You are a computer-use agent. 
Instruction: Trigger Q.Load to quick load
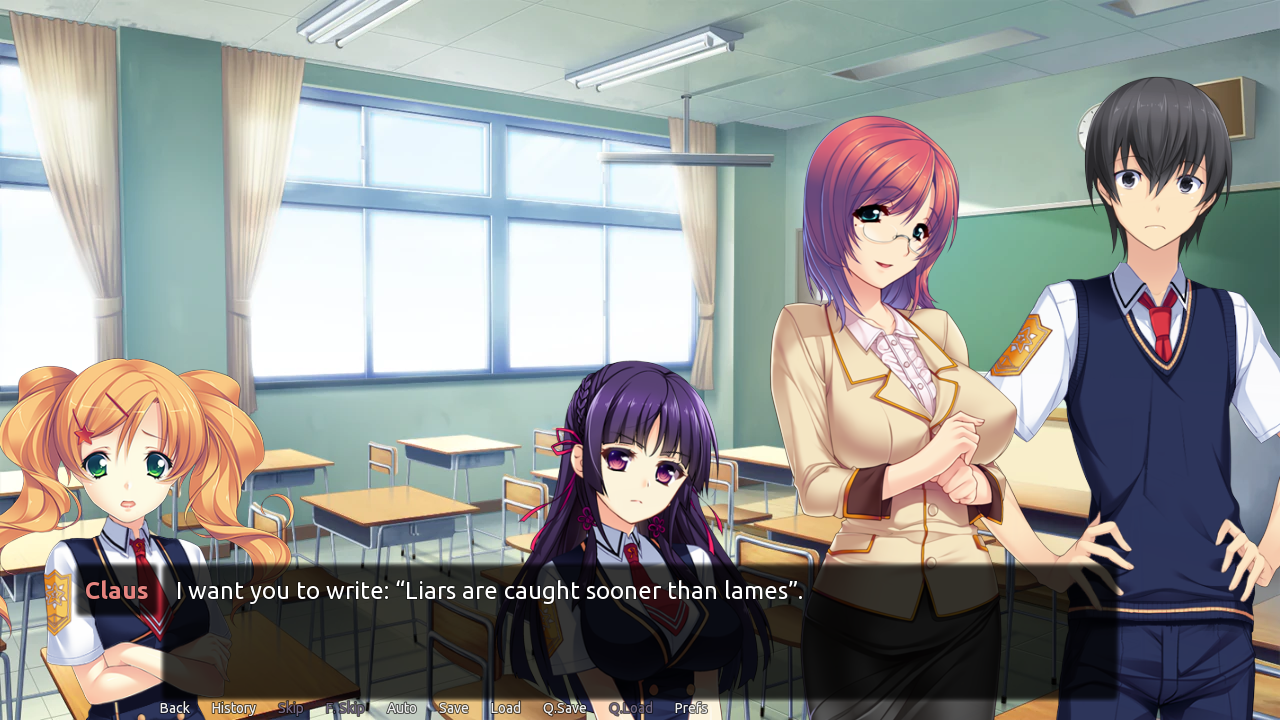click(x=631, y=707)
